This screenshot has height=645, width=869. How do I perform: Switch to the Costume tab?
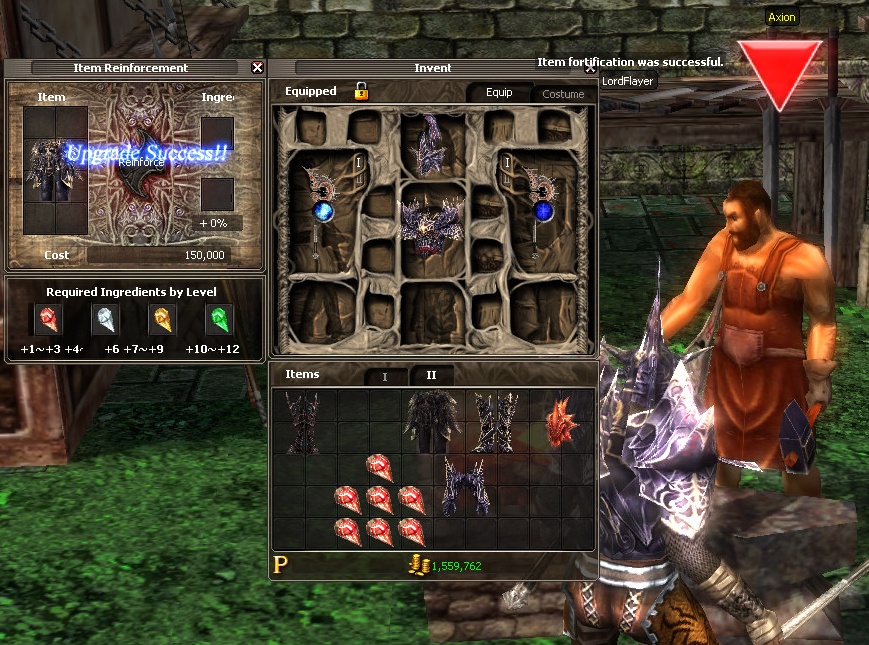[x=563, y=94]
